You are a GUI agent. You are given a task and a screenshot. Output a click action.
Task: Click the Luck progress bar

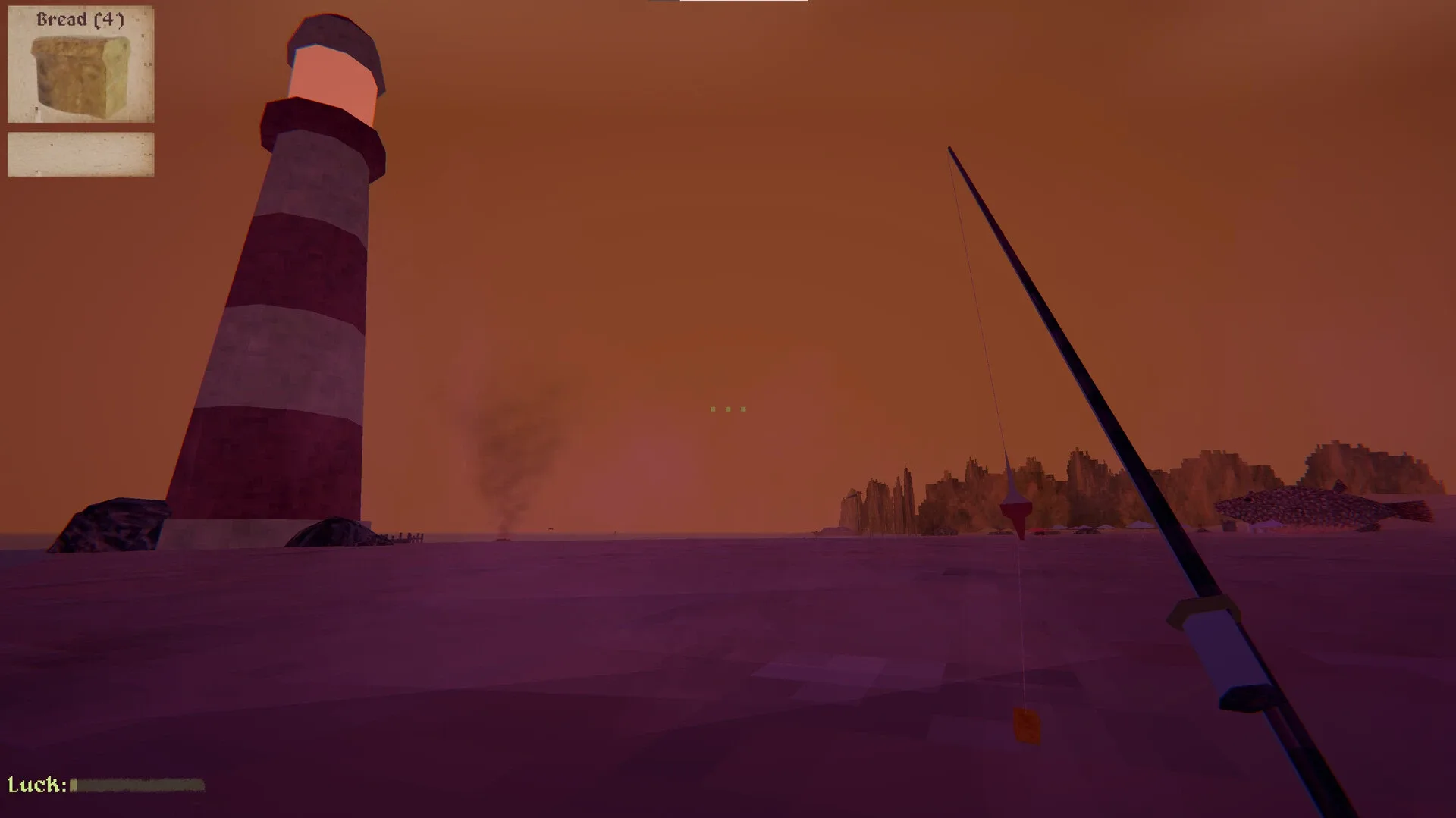pos(136,786)
